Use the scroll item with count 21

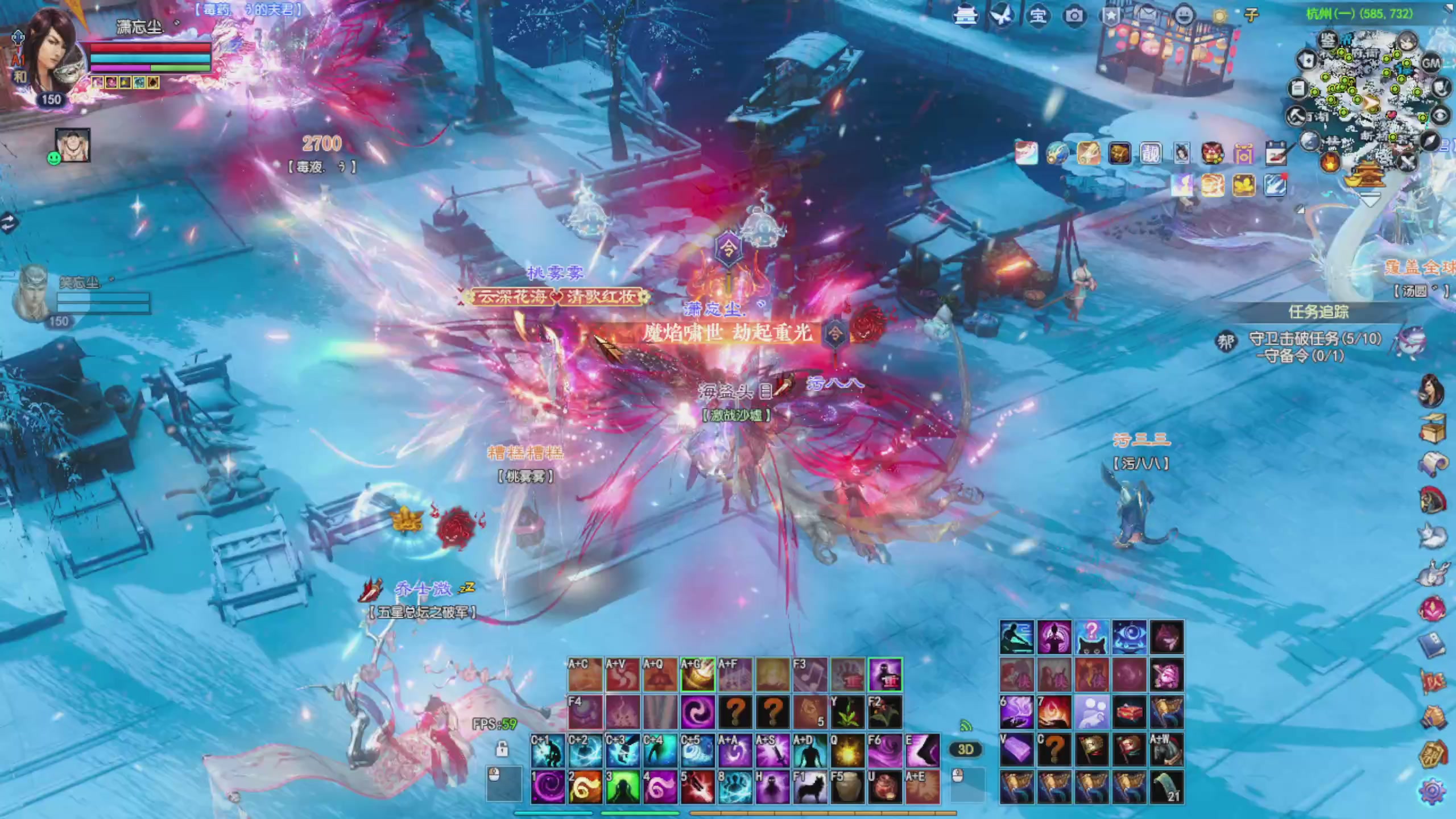1167,788
